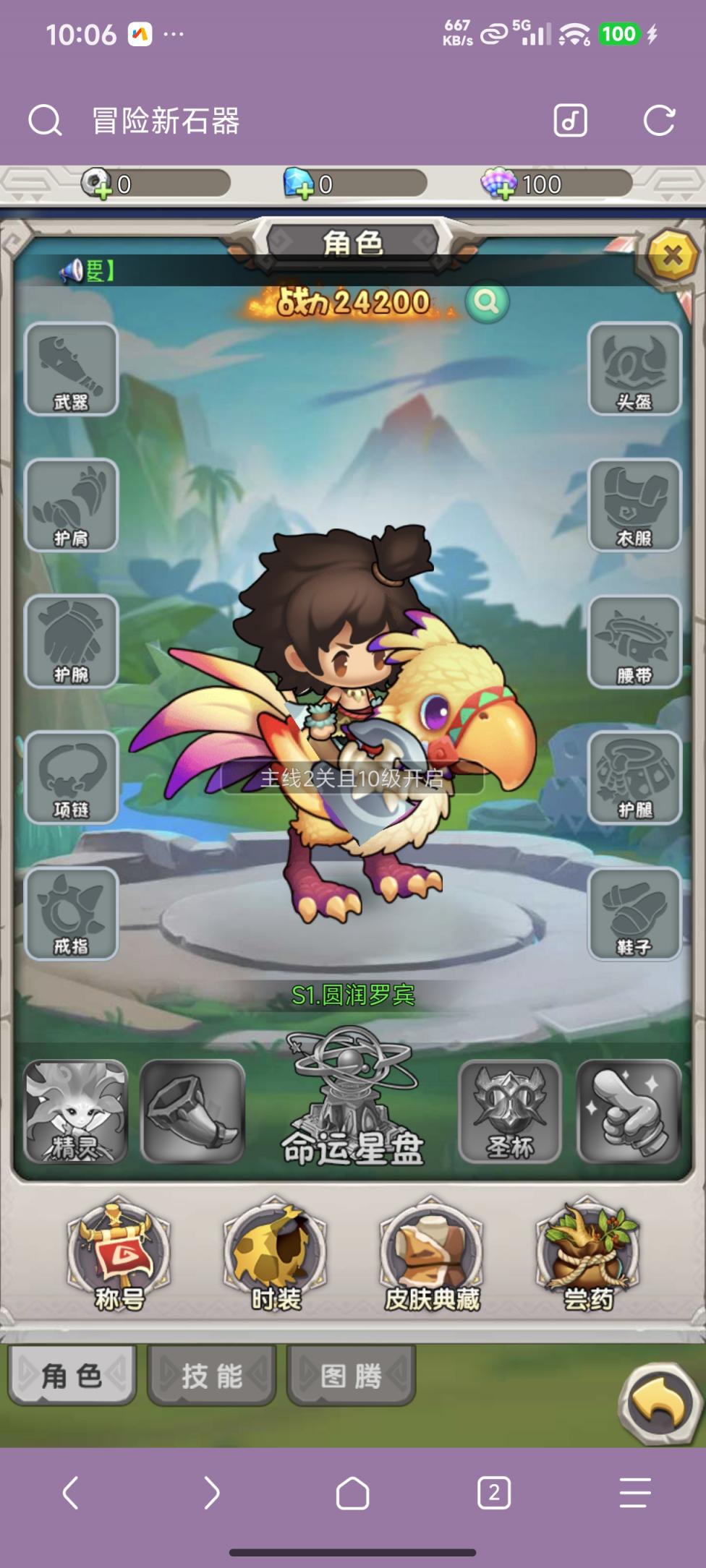The height and width of the screenshot is (1568, 706).
Task: Select the 护腿 leg guard slot
Action: [634, 777]
